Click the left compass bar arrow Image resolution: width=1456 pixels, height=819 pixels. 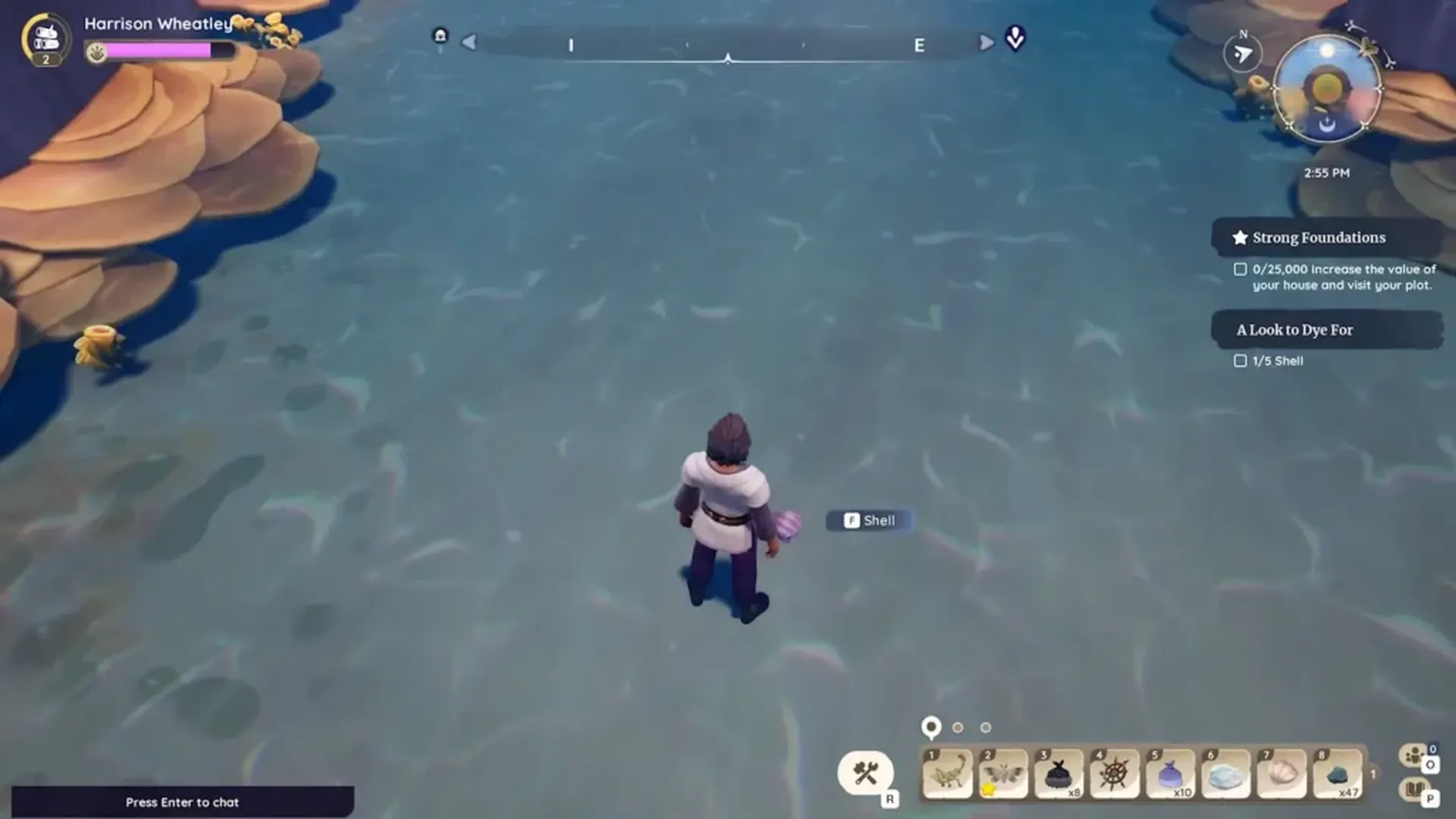[469, 42]
